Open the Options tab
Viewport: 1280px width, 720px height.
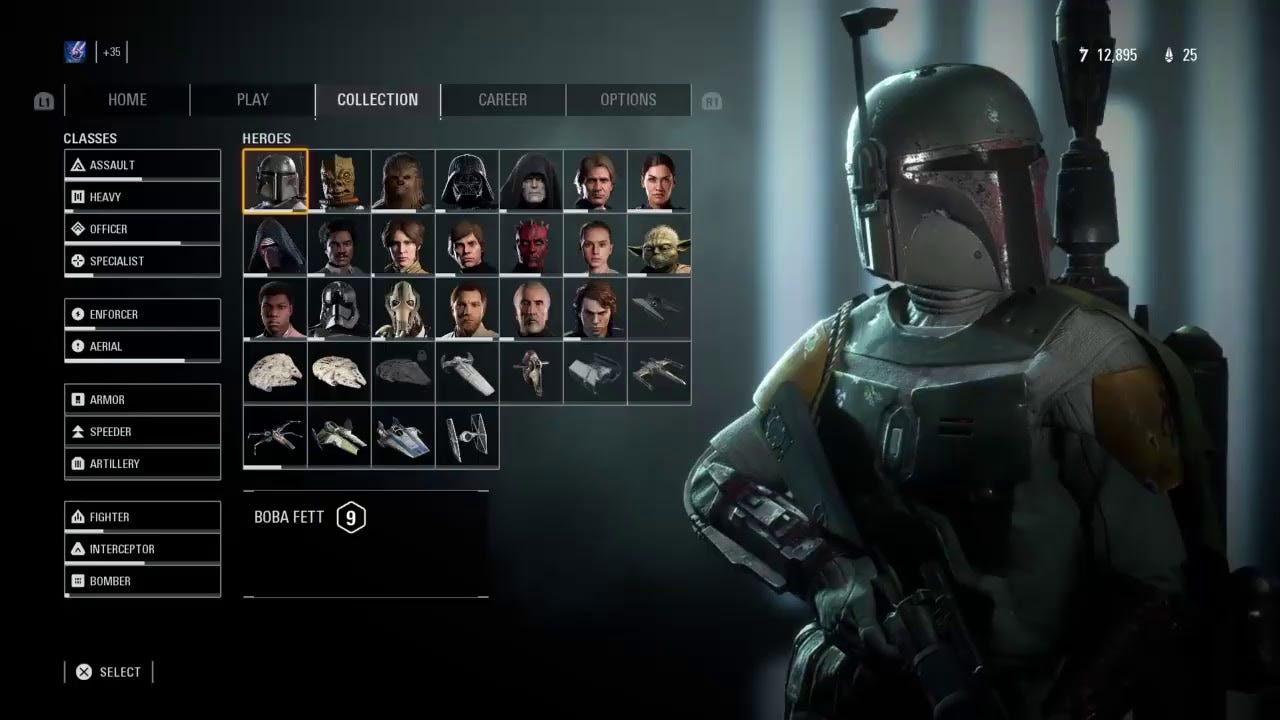[628, 100]
